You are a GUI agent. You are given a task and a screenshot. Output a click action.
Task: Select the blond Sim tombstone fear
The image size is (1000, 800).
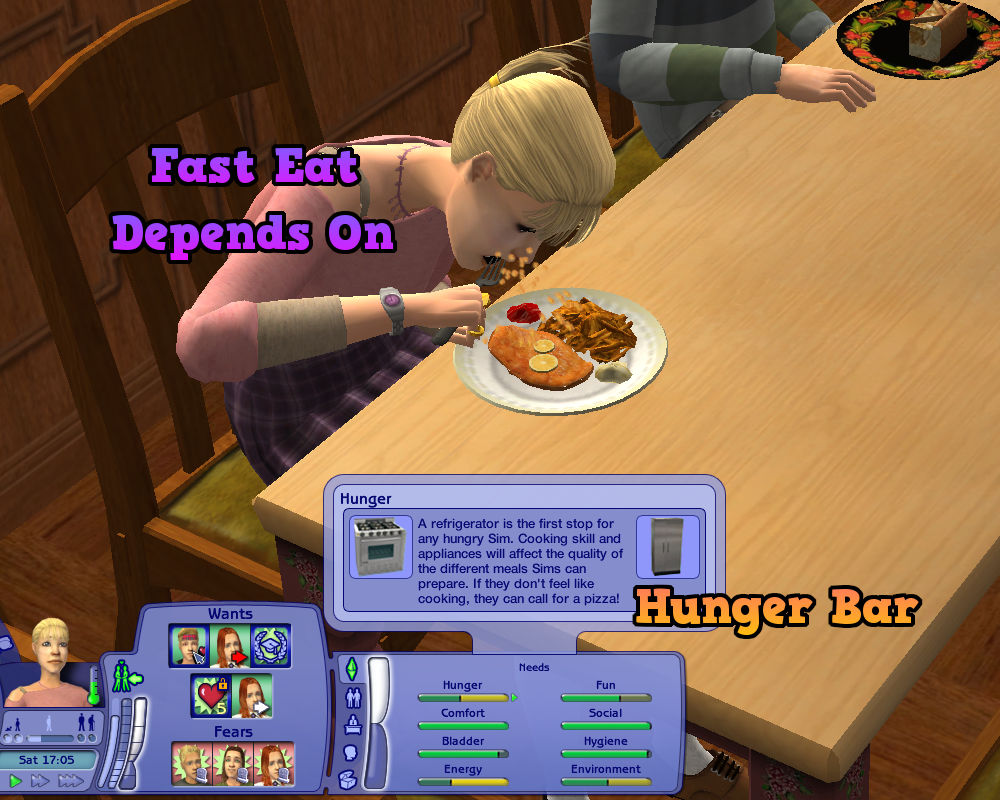coord(191,765)
